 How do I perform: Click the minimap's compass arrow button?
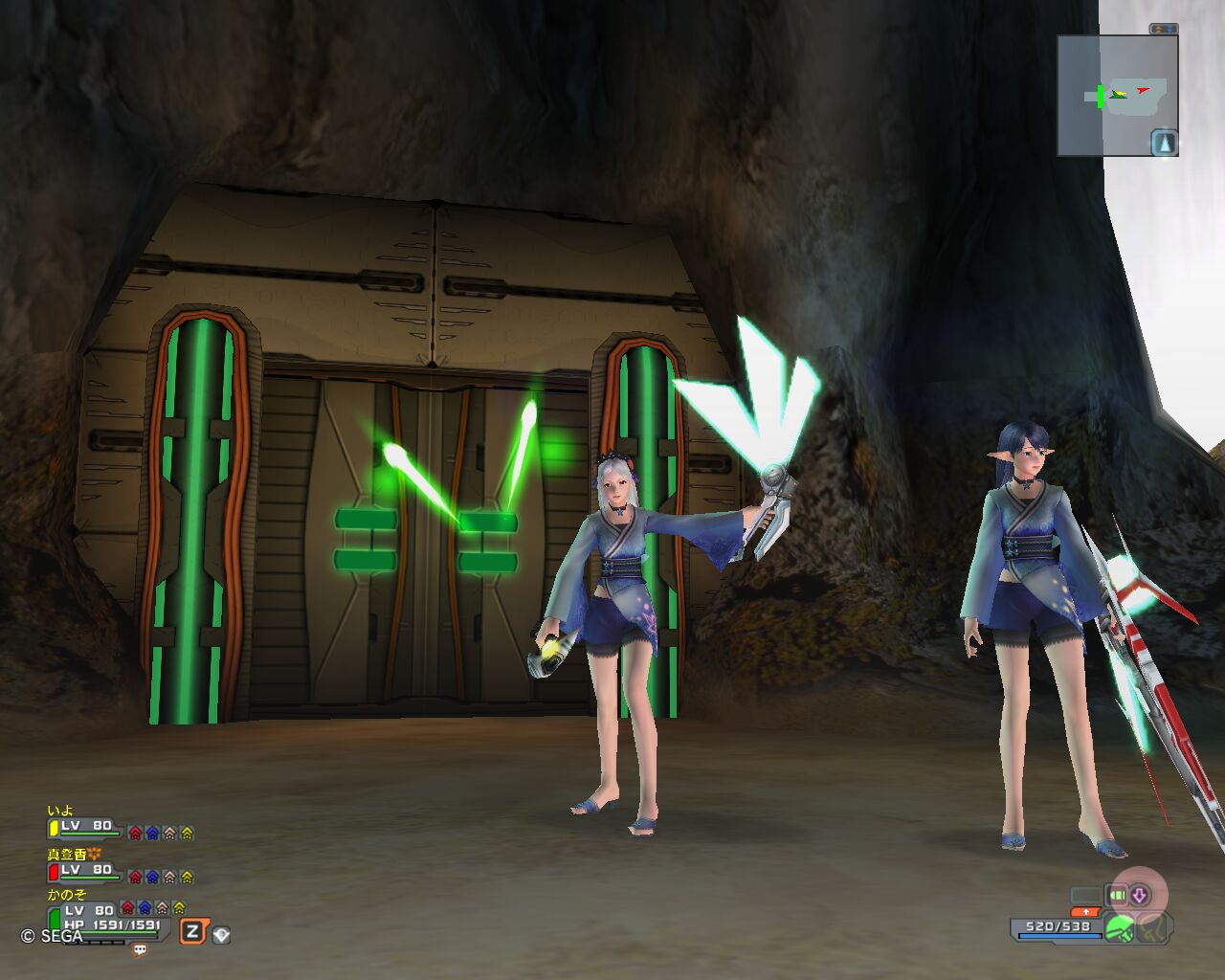[1164, 144]
